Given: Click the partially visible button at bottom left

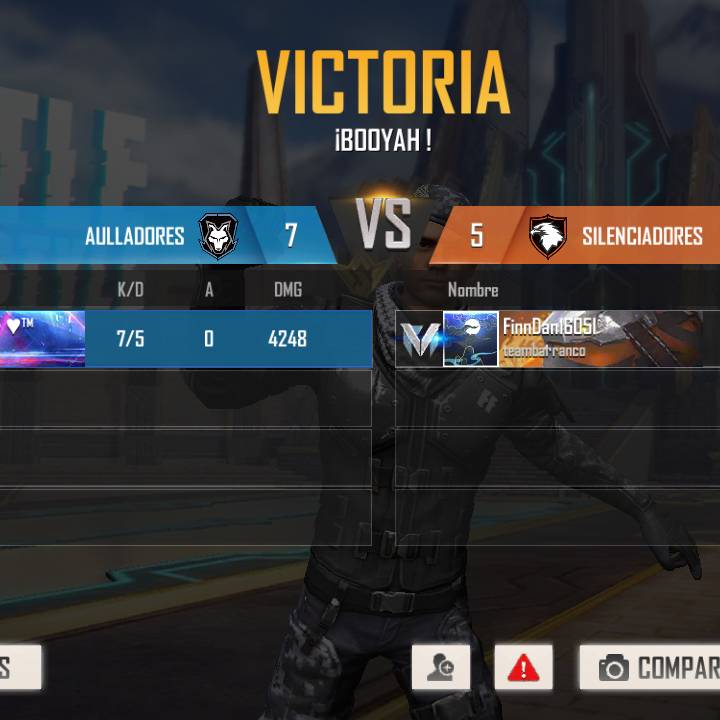Looking at the screenshot, I should (x=18, y=667).
